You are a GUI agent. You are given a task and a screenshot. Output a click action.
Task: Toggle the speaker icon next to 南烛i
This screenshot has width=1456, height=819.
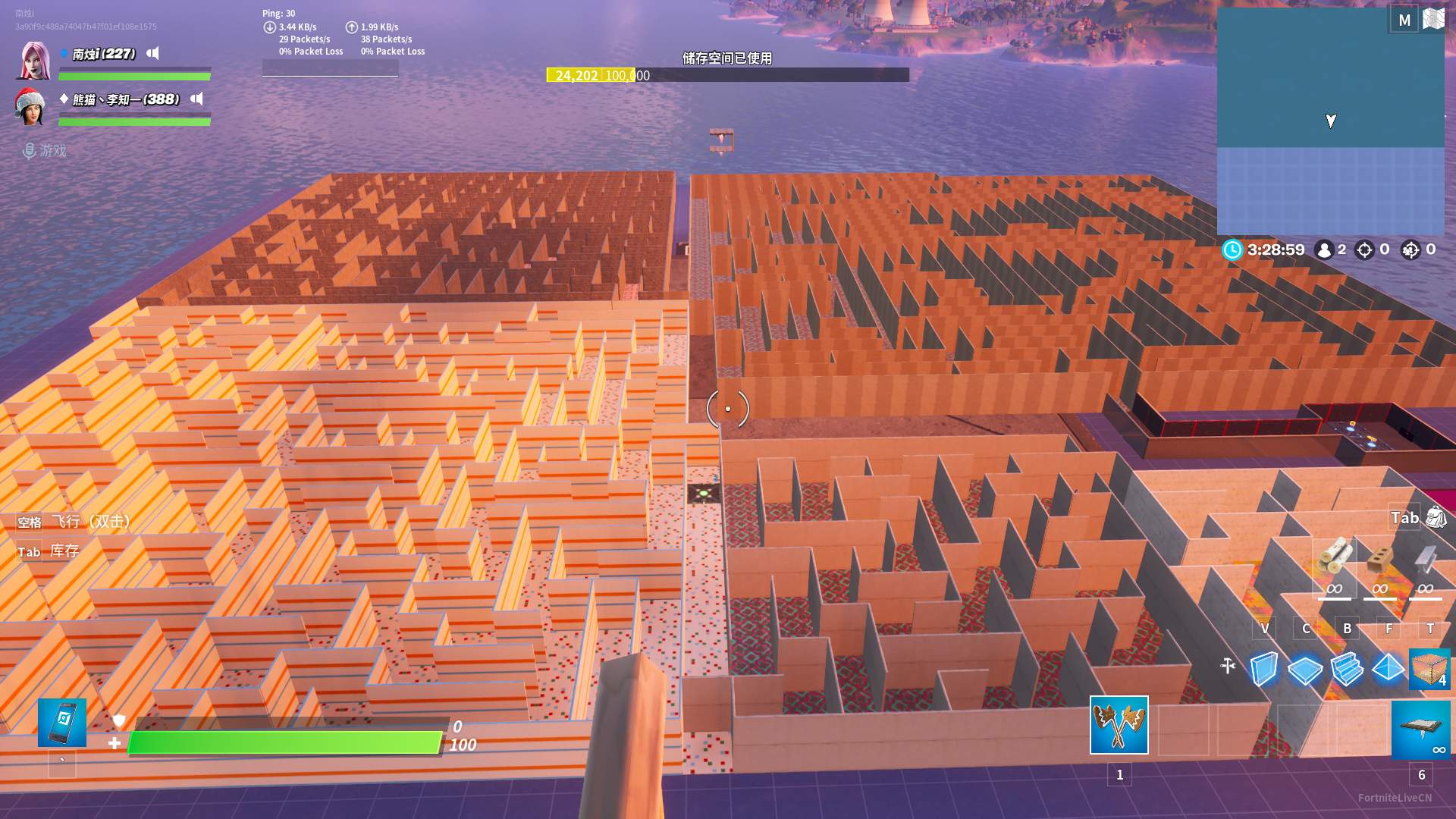coord(153,53)
